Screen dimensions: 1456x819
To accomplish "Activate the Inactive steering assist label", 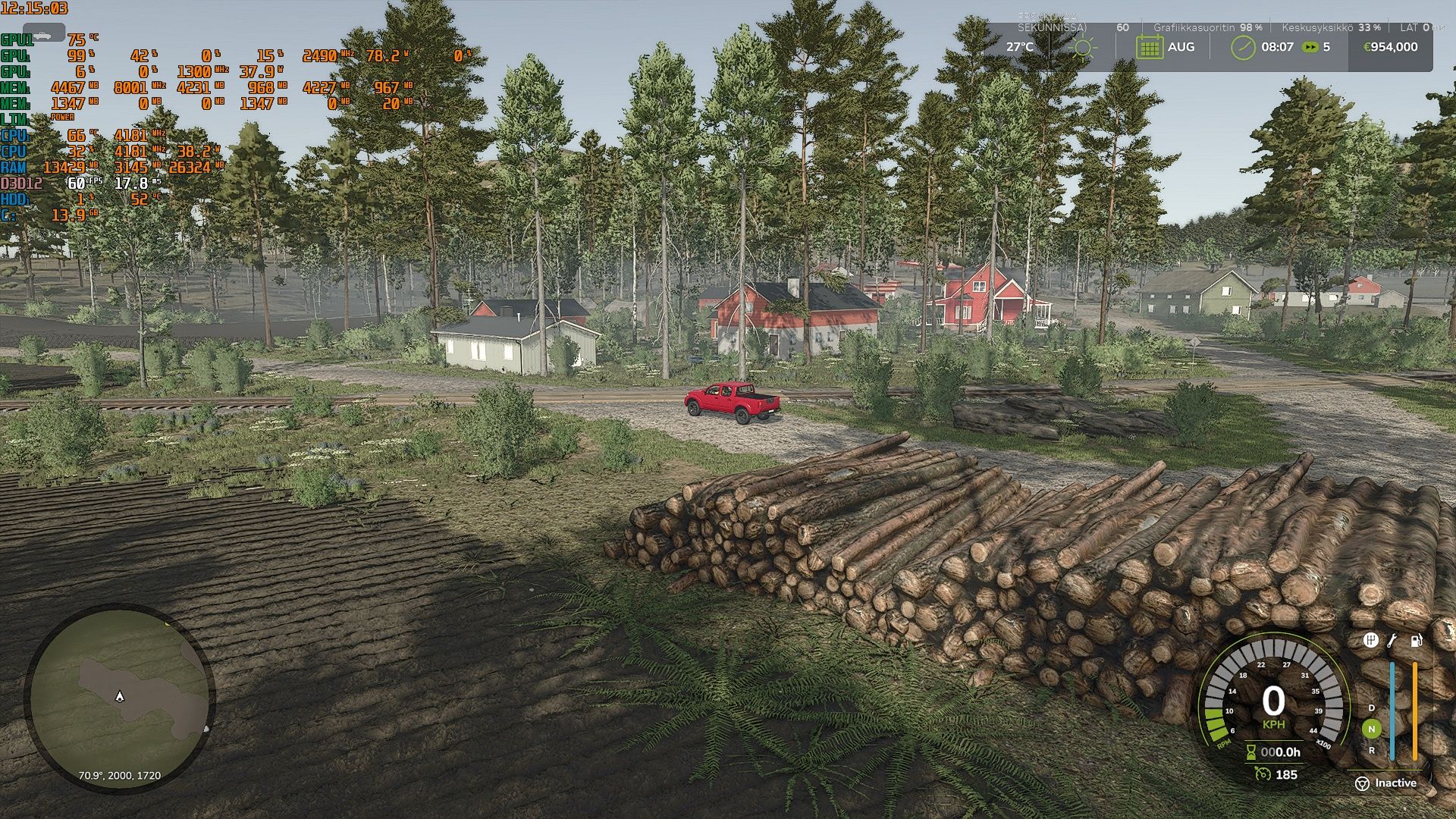I will click(1396, 783).
